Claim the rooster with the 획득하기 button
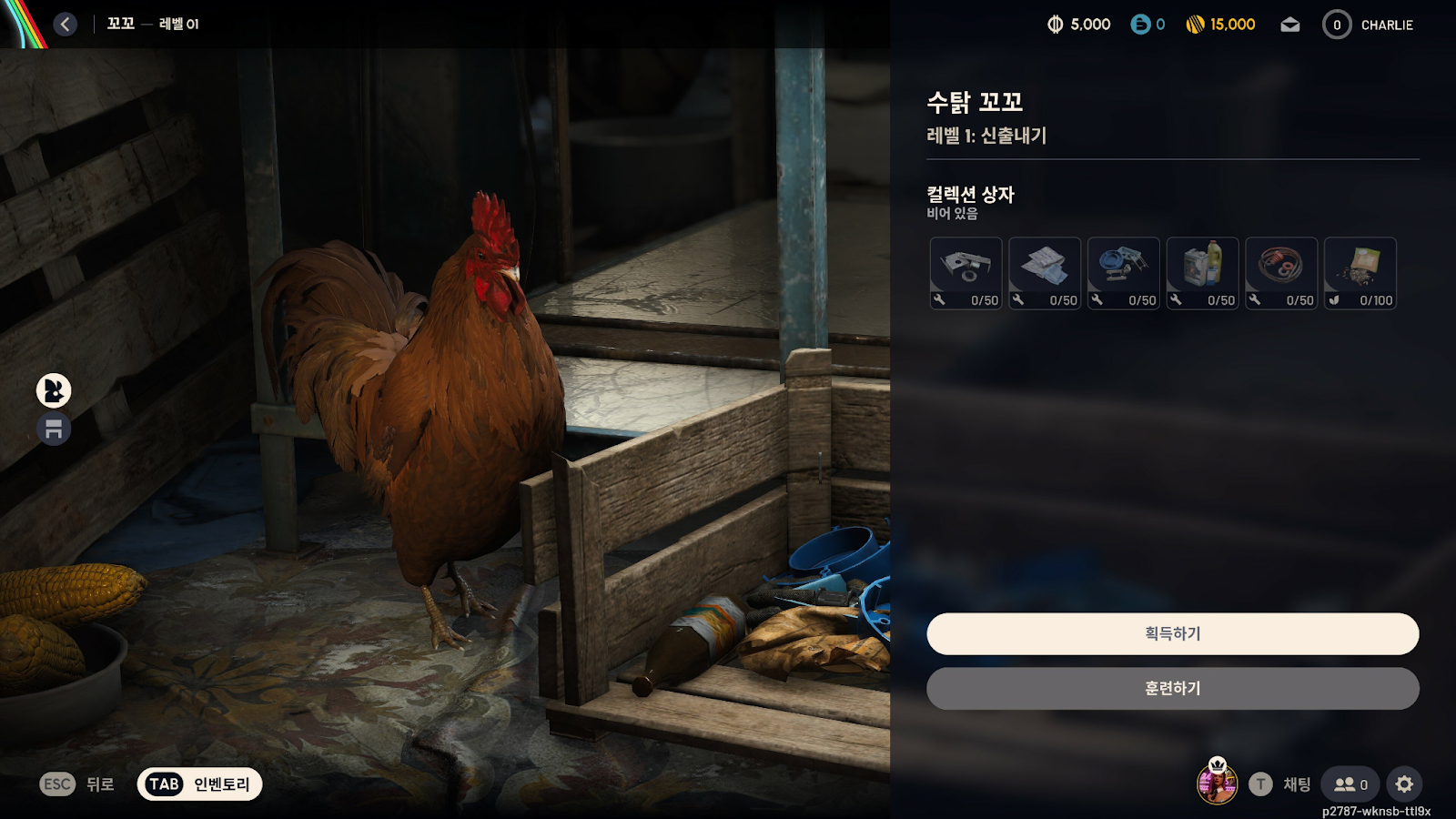 pyautogui.click(x=1172, y=633)
